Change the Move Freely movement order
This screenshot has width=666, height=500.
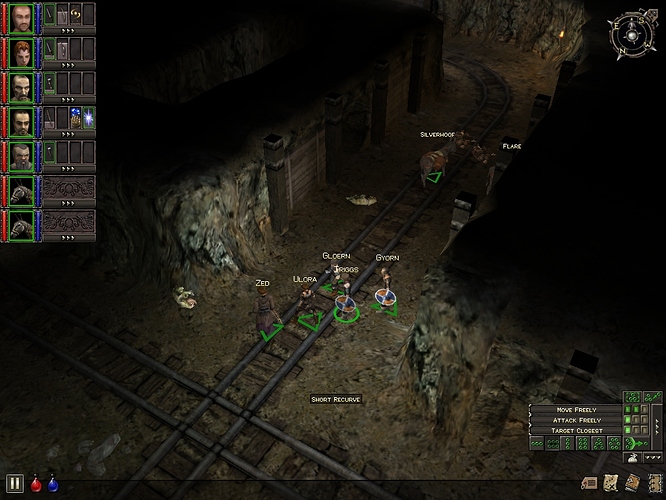576,410
